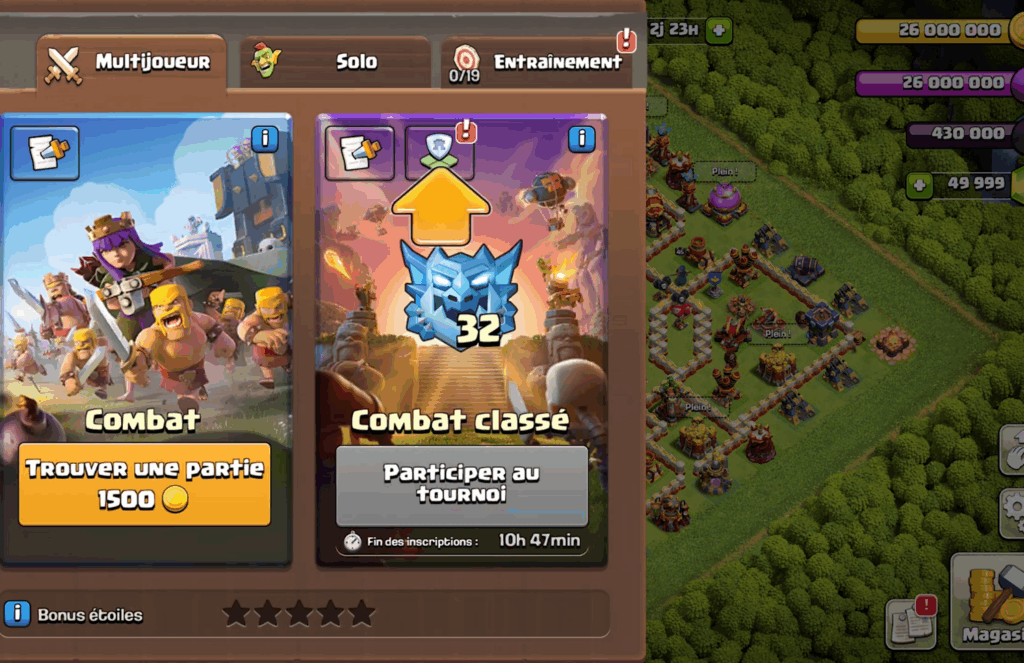Switch to the Multijoueur tab
This screenshot has height=663, width=1024.
(x=130, y=63)
